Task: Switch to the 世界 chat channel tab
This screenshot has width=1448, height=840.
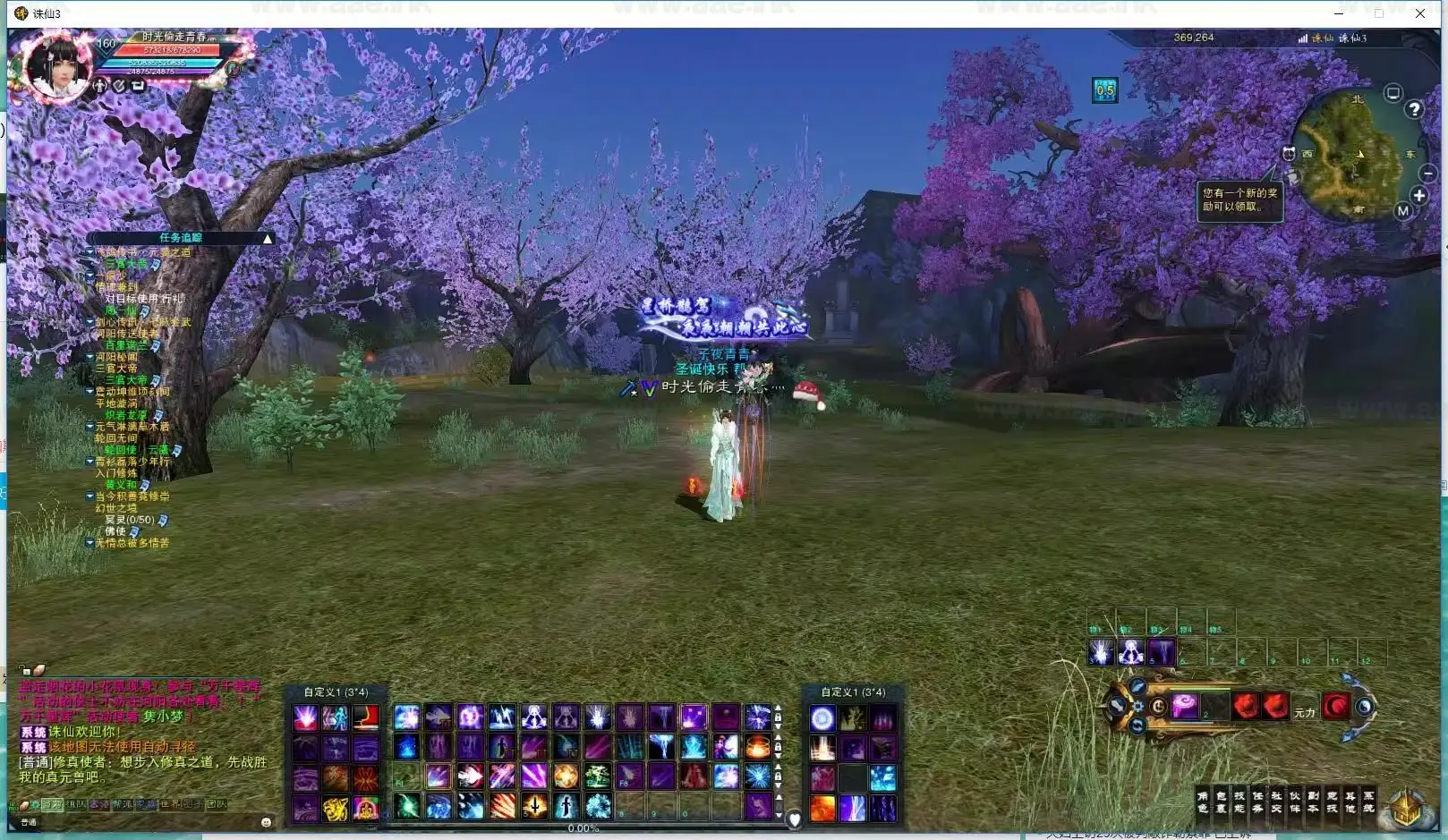Action: (x=169, y=803)
